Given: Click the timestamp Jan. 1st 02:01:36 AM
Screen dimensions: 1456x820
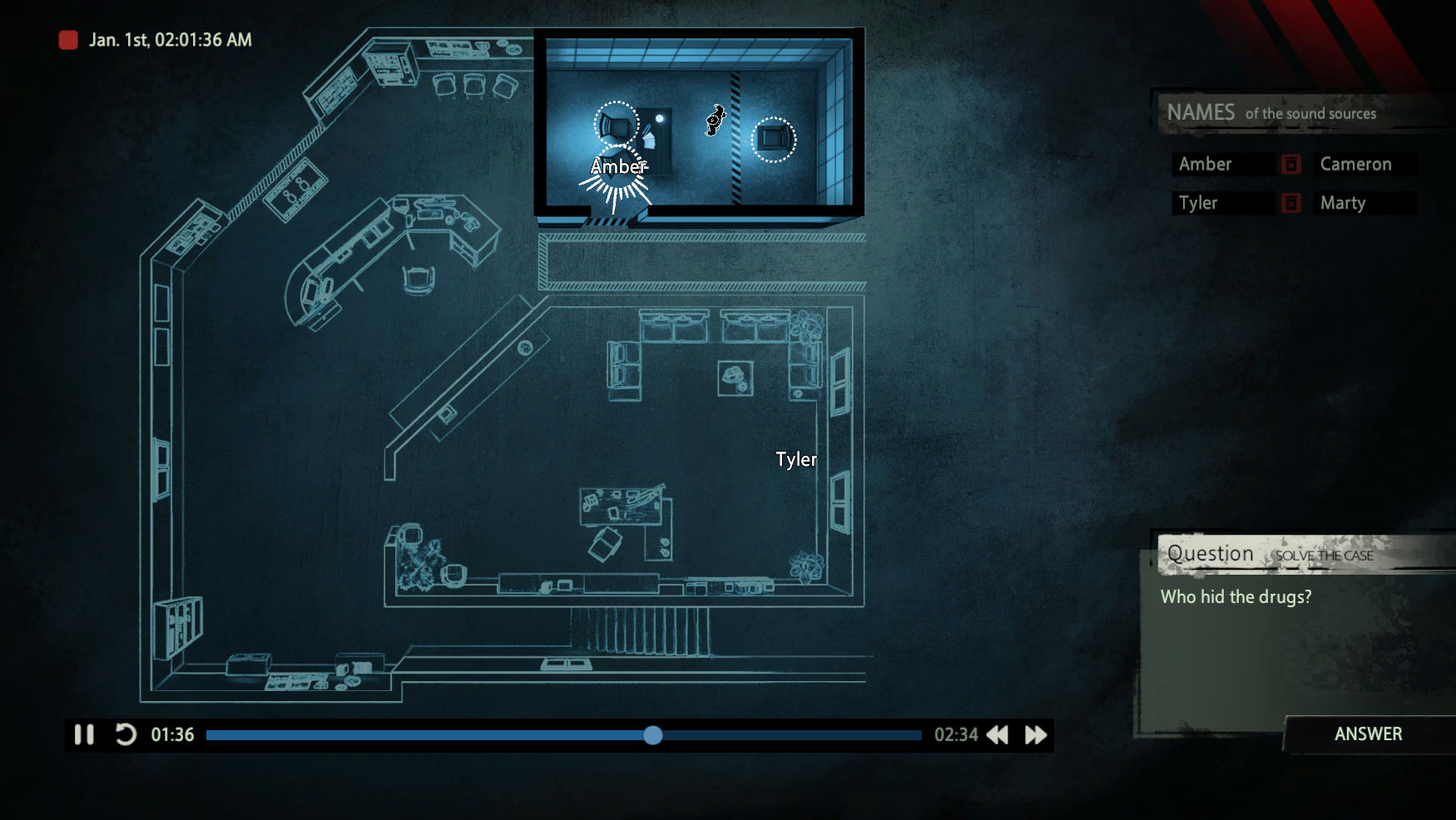Looking at the screenshot, I should 167,40.
